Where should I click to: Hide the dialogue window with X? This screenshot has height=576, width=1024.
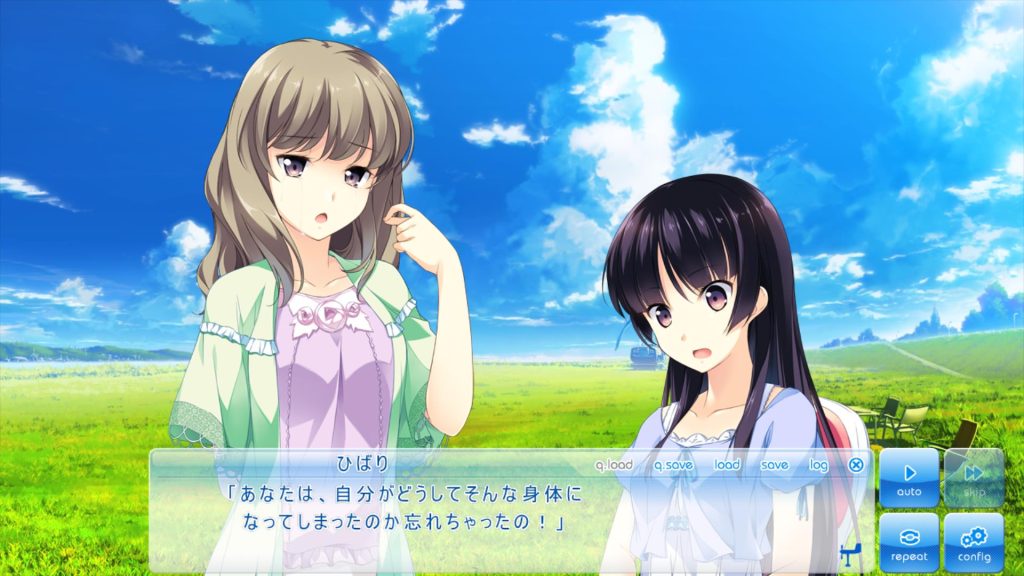tap(856, 465)
